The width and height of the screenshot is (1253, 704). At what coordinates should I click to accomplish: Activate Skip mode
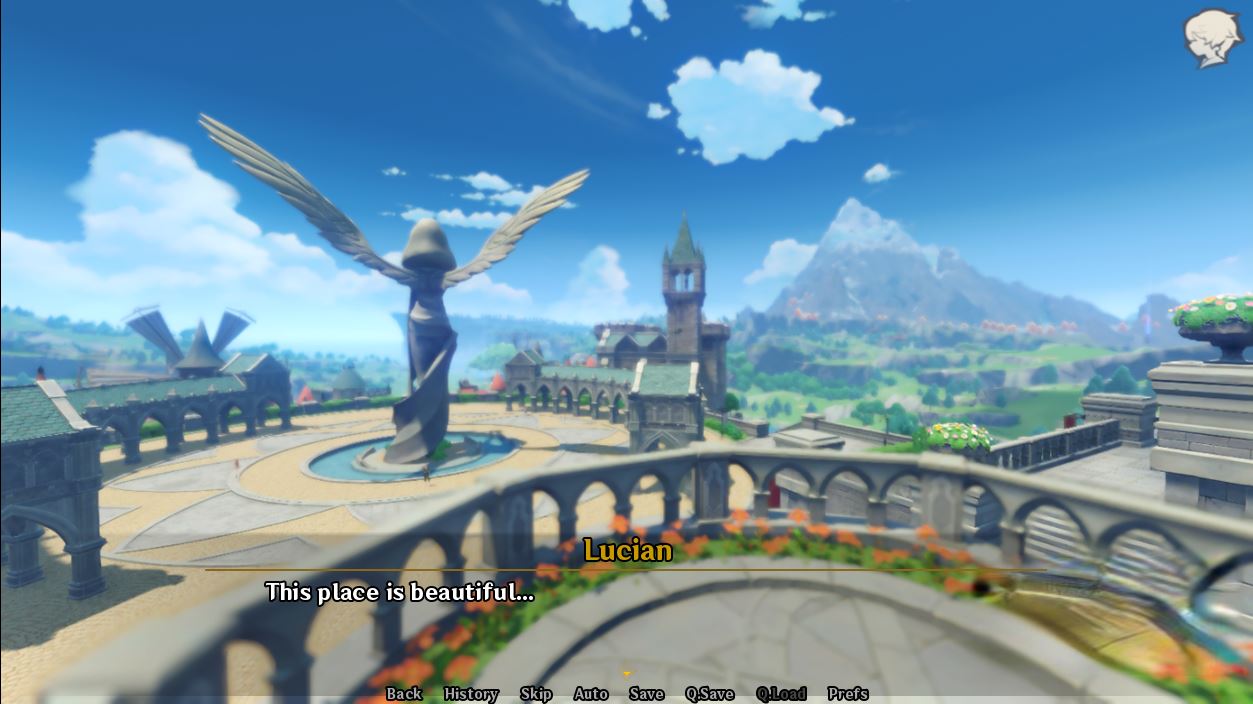(x=536, y=694)
